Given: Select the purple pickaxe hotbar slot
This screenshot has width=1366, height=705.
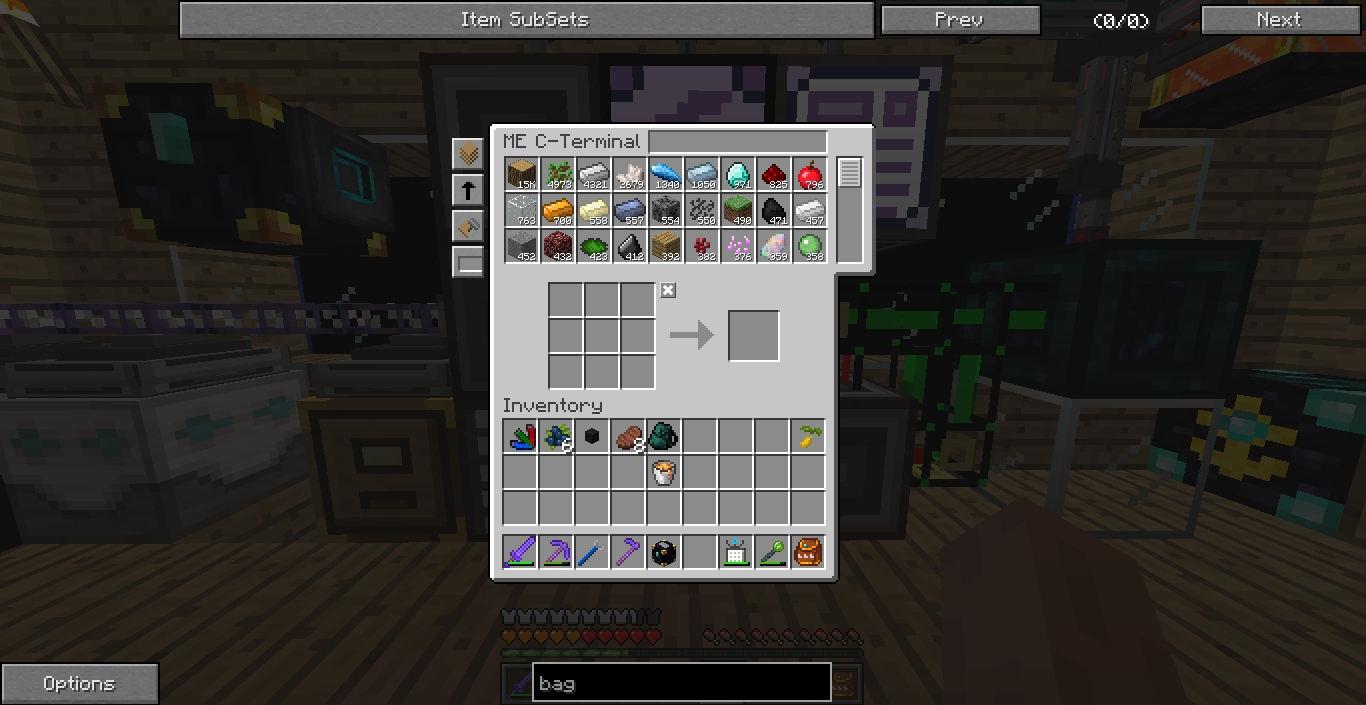Looking at the screenshot, I should pyautogui.click(x=557, y=551).
